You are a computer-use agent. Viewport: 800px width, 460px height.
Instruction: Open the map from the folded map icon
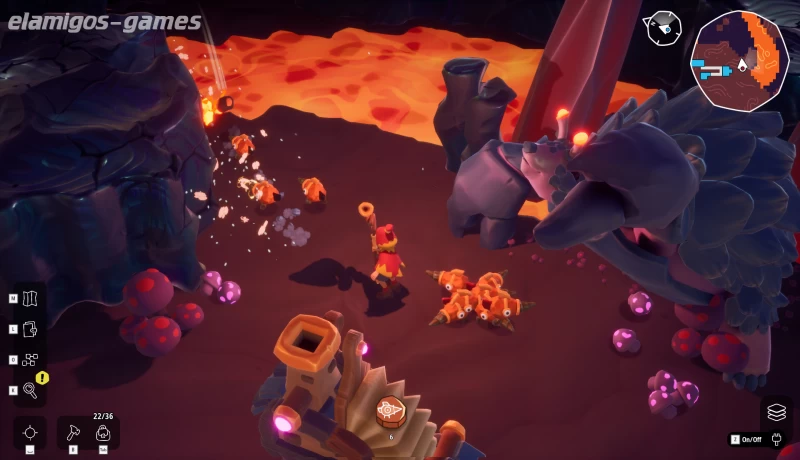(29, 298)
